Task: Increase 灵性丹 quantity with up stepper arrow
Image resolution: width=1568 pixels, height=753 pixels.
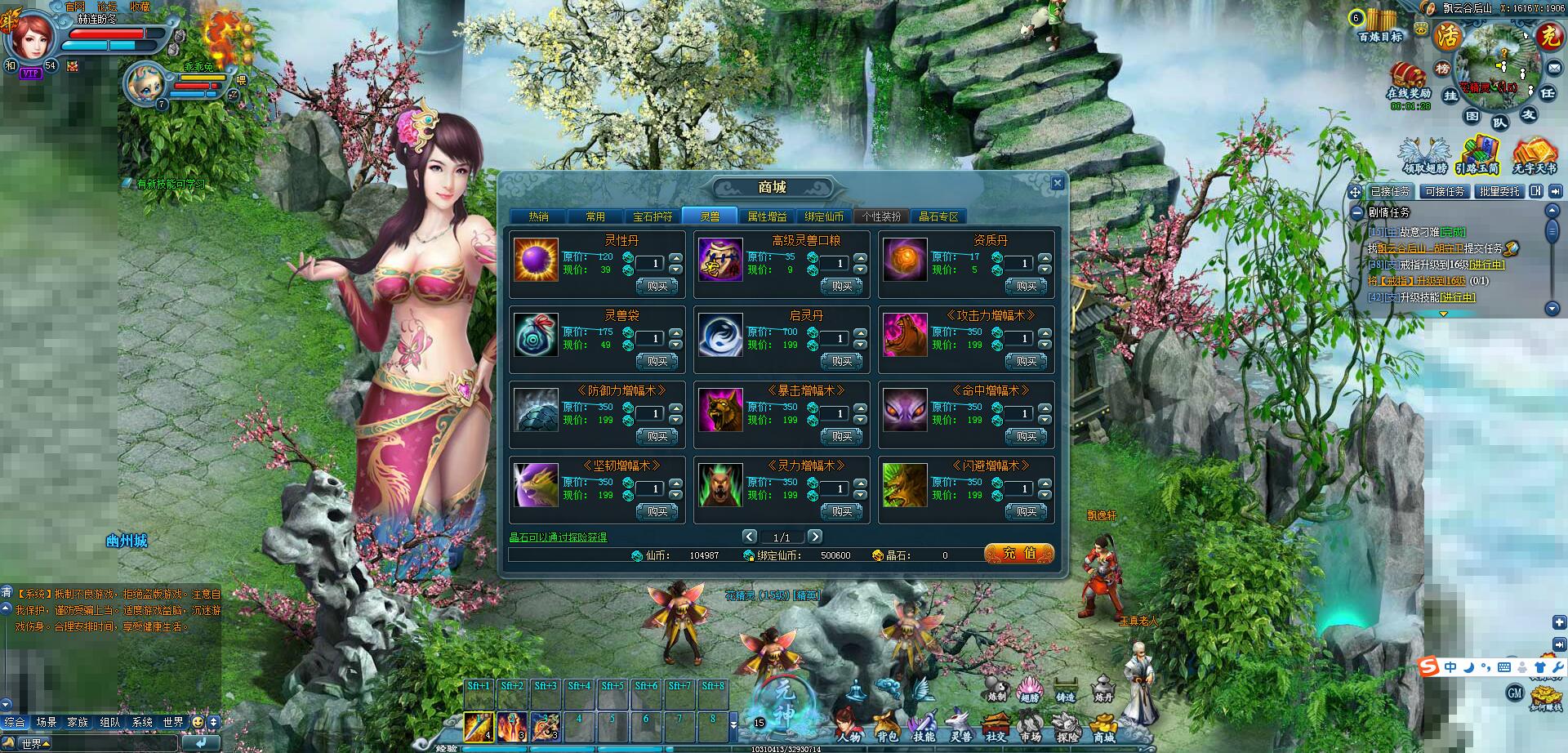Action: [x=675, y=259]
